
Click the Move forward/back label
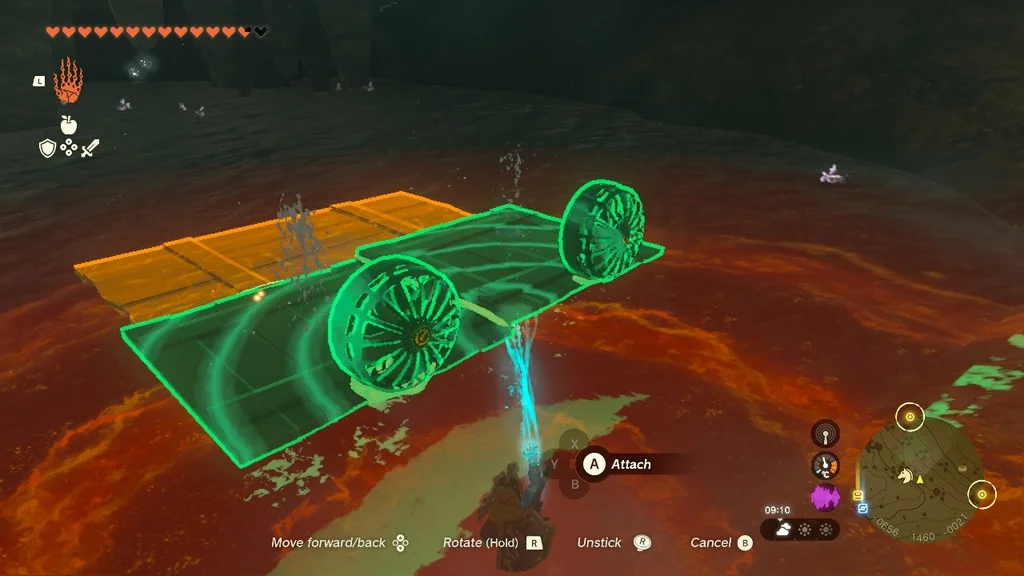pos(328,543)
